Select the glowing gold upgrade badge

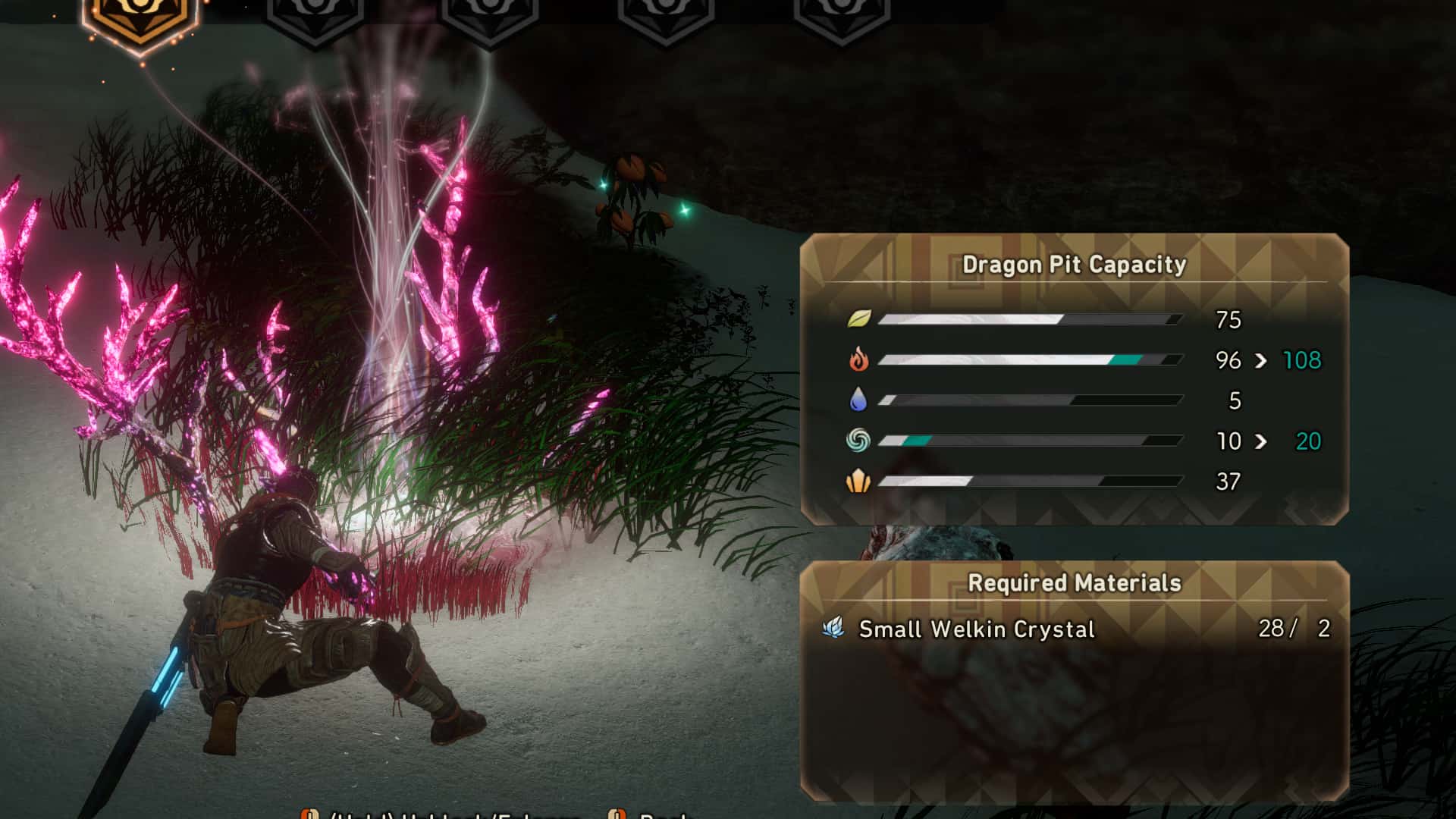pos(140,19)
